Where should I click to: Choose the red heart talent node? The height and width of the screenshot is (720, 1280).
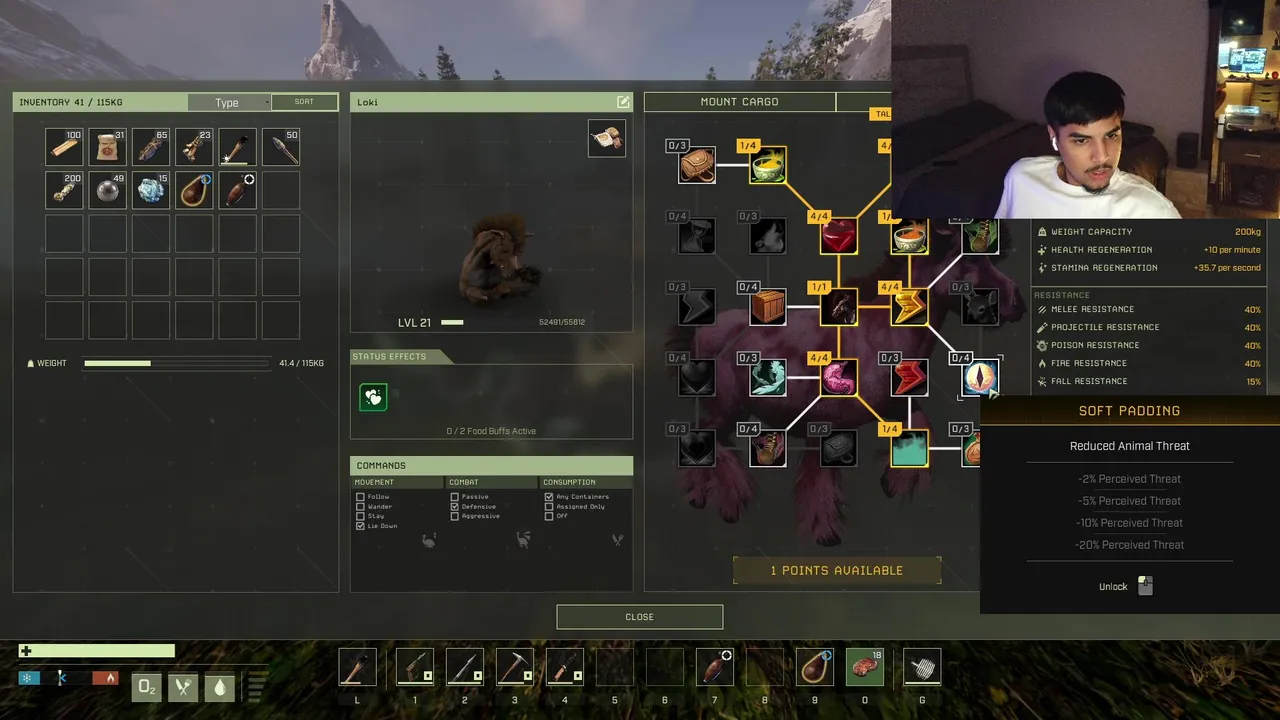[x=838, y=237]
